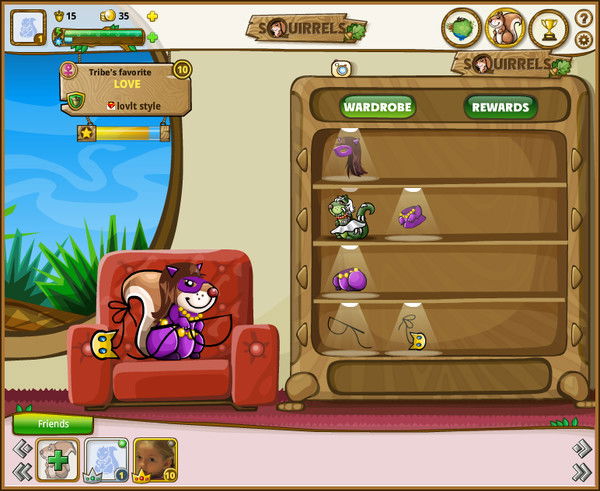Switch to the Rewards tab
600x491 pixels.
coord(500,106)
